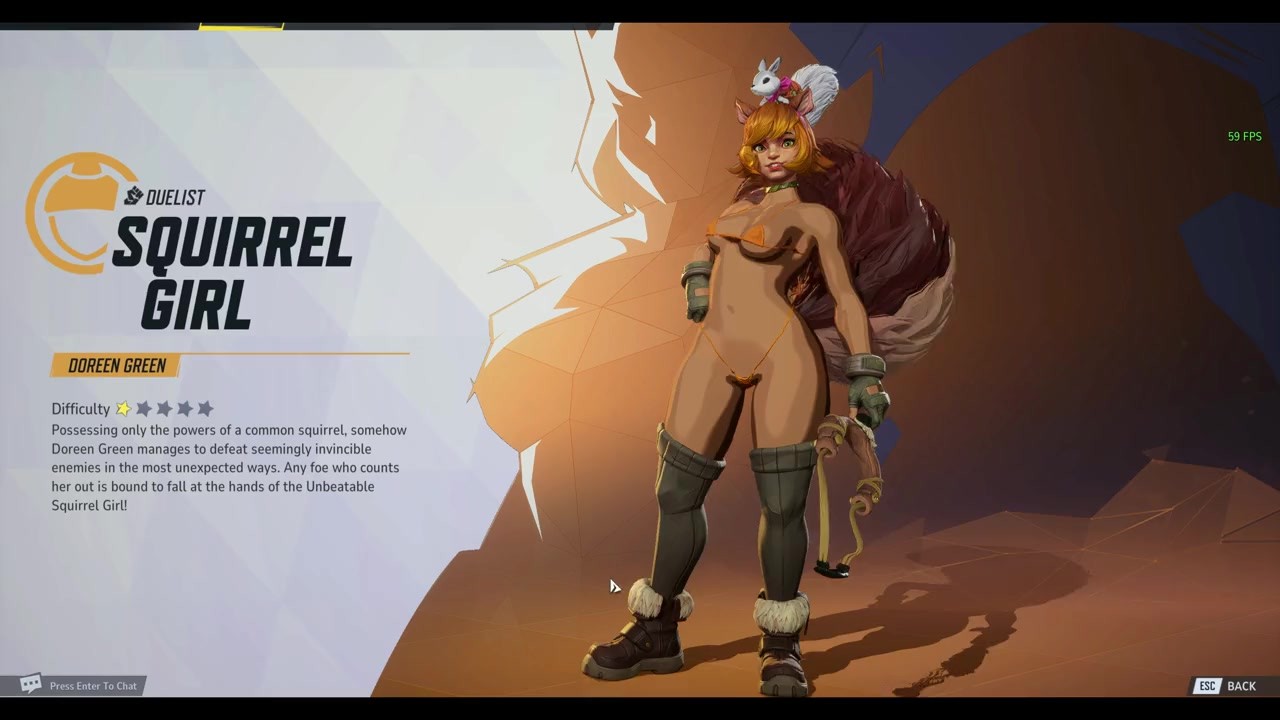Click the fist symbol beside Duelist

(x=133, y=197)
